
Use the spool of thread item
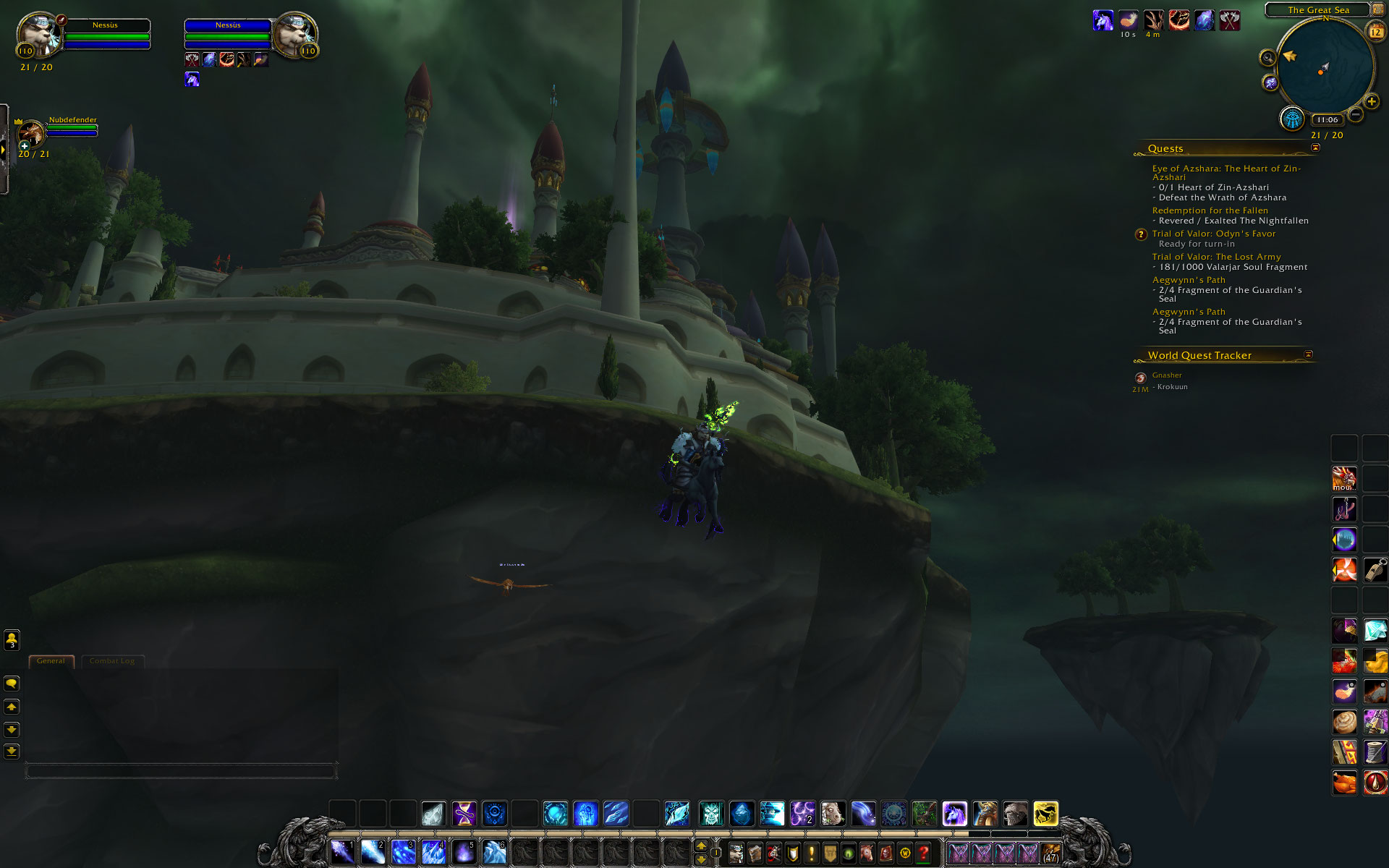coord(1375,752)
